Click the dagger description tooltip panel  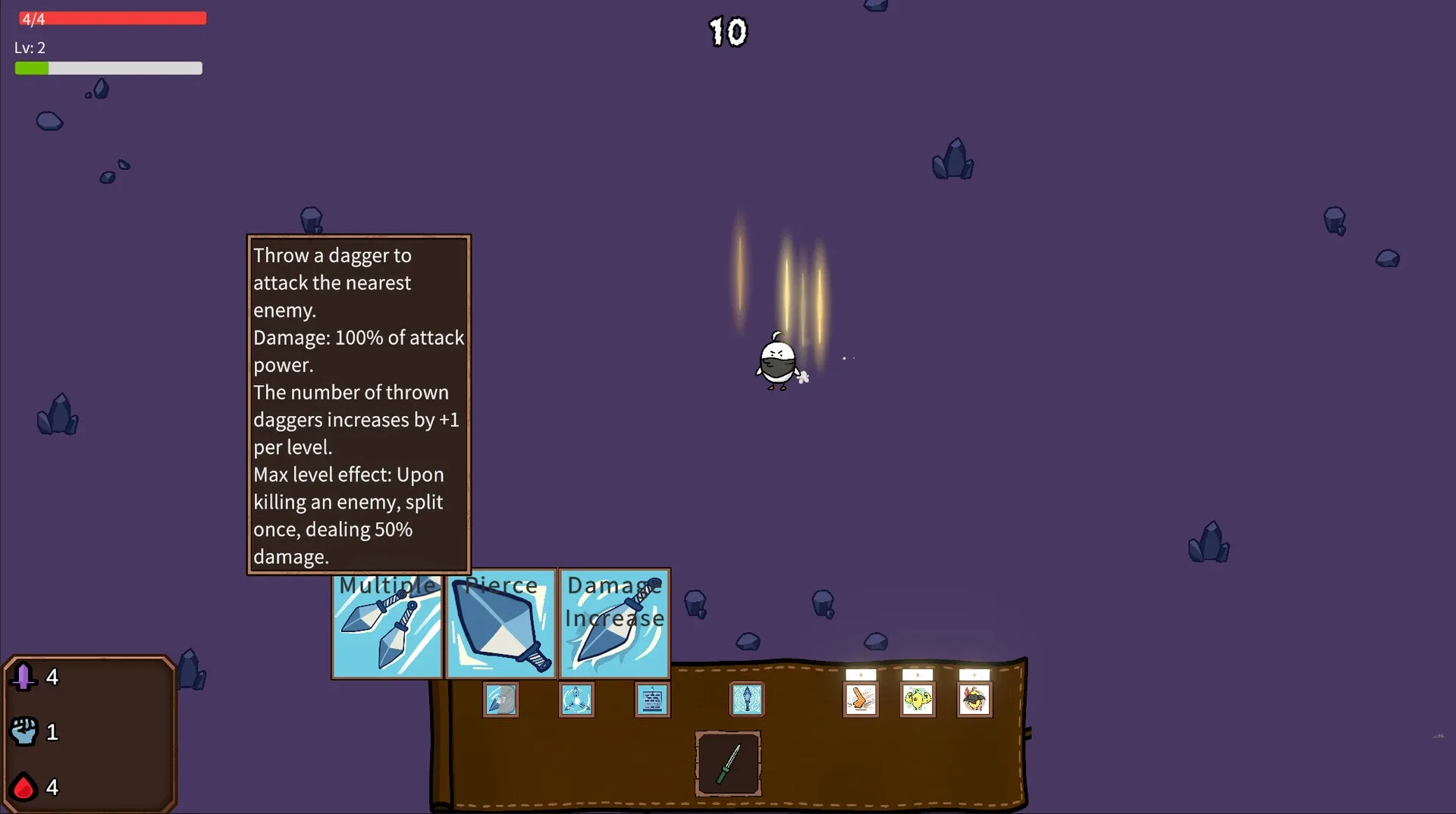tap(358, 403)
